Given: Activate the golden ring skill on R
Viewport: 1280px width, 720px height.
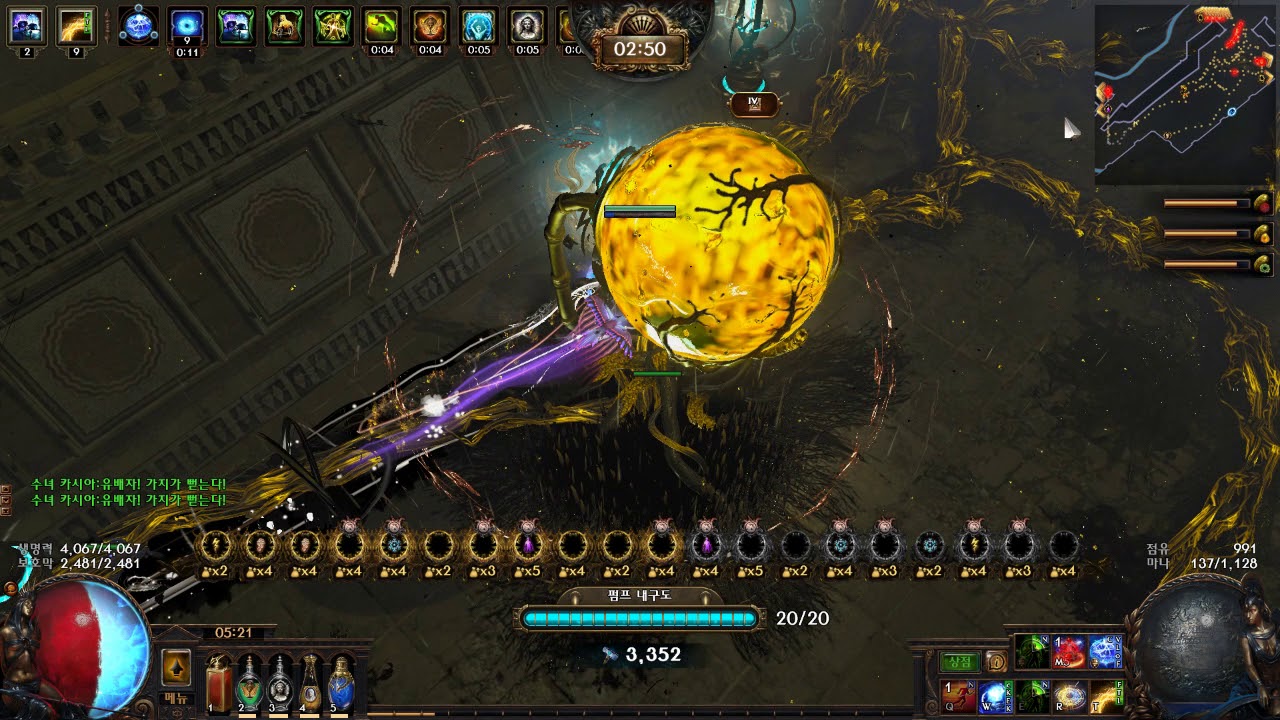Looking at the screenshot, I should 1069,696.
